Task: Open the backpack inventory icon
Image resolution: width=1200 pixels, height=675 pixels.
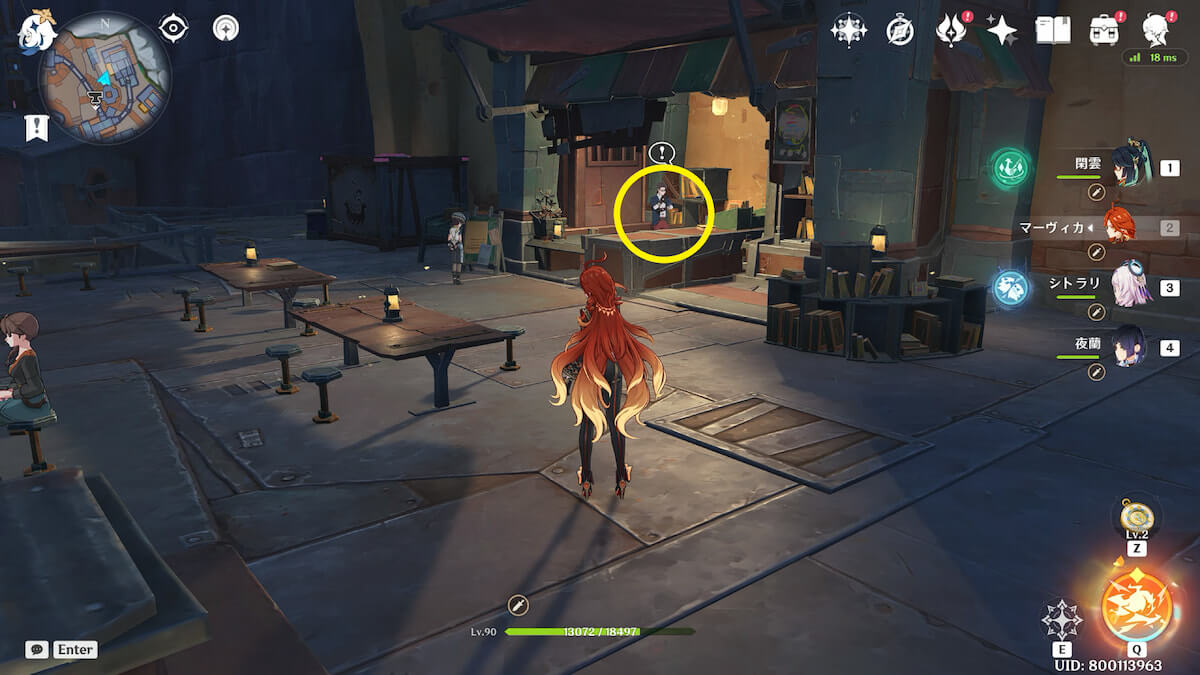Action: (x=1104, y=30)
